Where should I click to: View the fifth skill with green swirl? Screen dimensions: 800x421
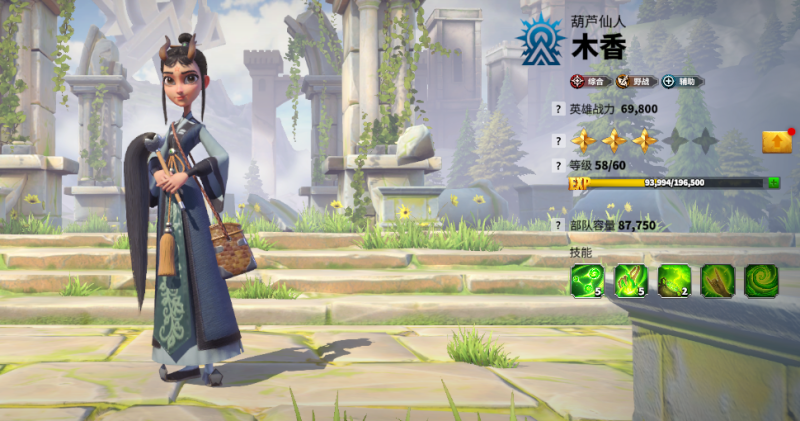tap(761, 281)
